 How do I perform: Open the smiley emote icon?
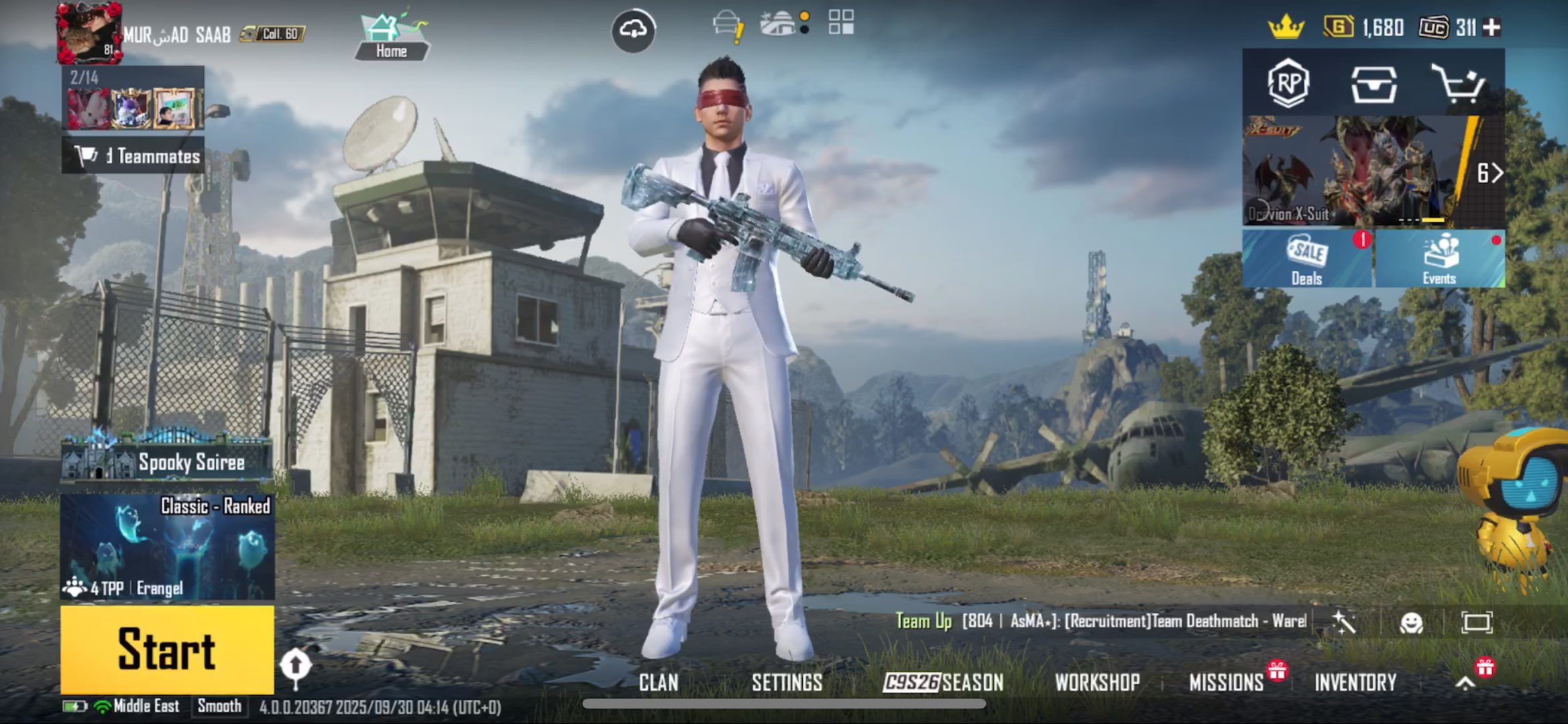point(1411,623)
